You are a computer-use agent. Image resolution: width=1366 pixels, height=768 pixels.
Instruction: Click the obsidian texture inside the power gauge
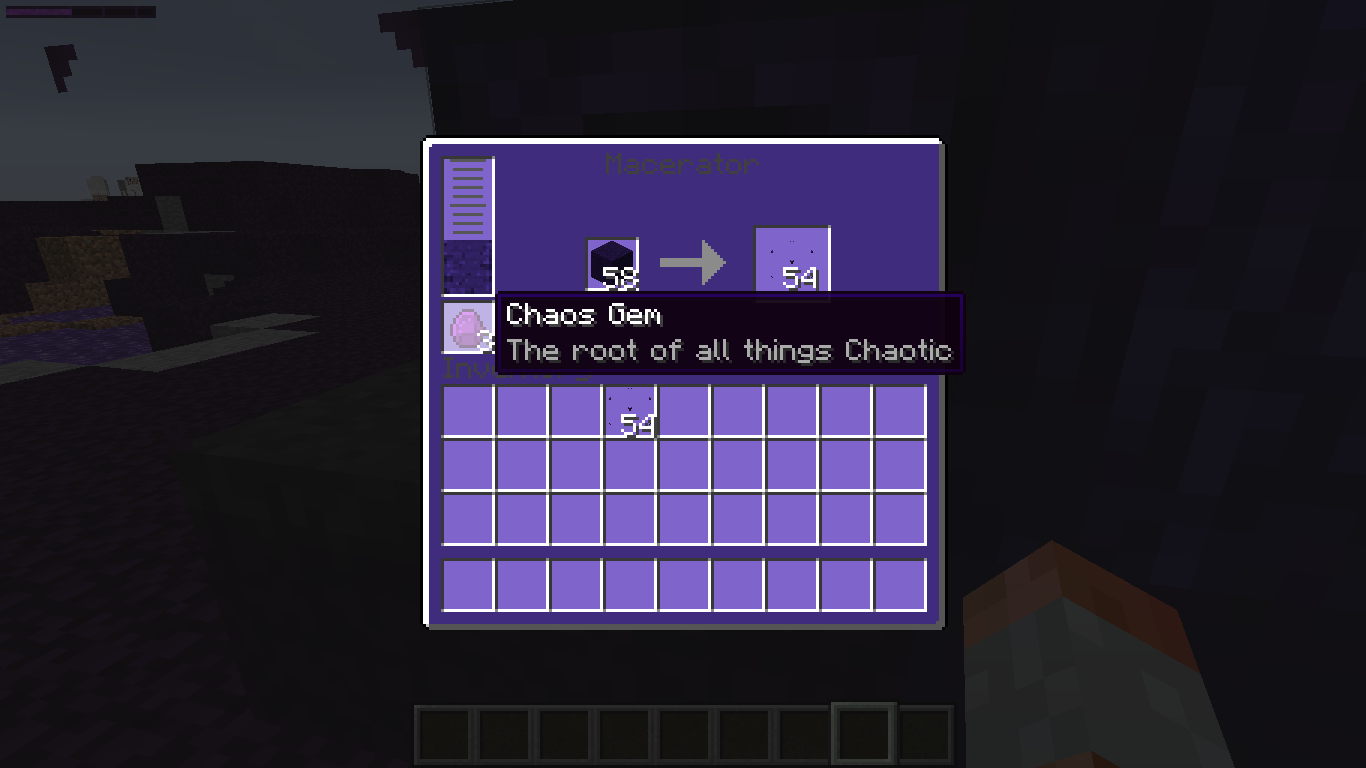point(467,263)
